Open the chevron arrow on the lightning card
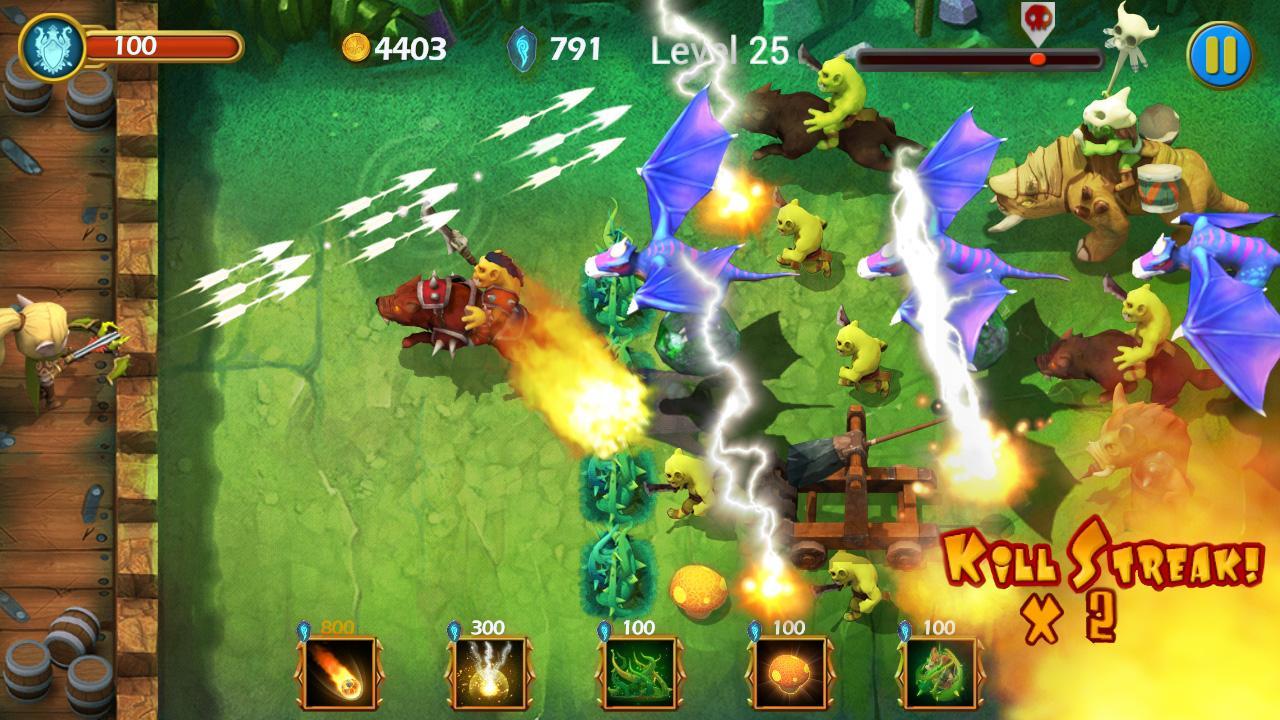 [531, 675]
